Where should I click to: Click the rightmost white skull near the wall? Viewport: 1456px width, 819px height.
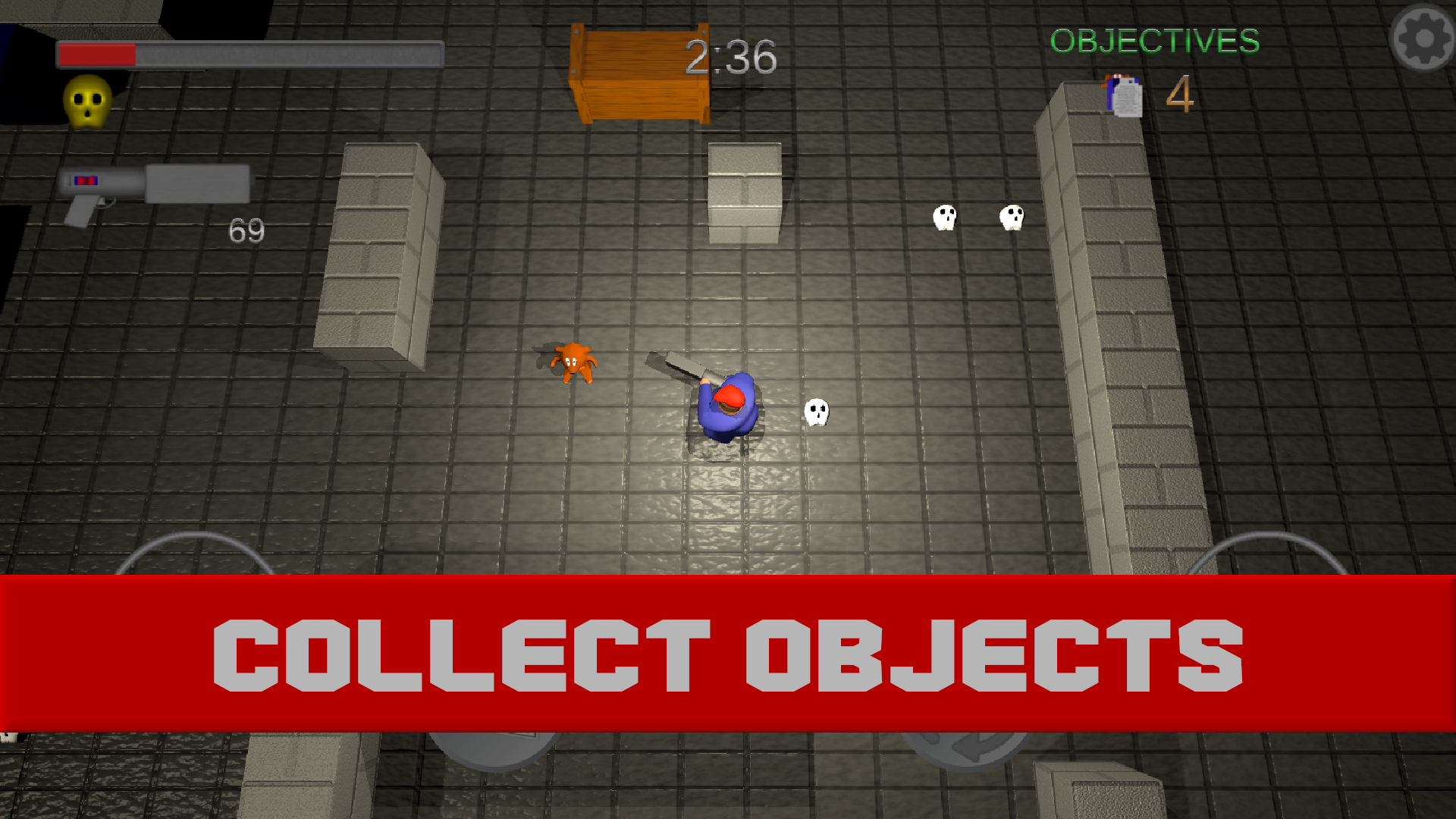(x=1011, y=217)
